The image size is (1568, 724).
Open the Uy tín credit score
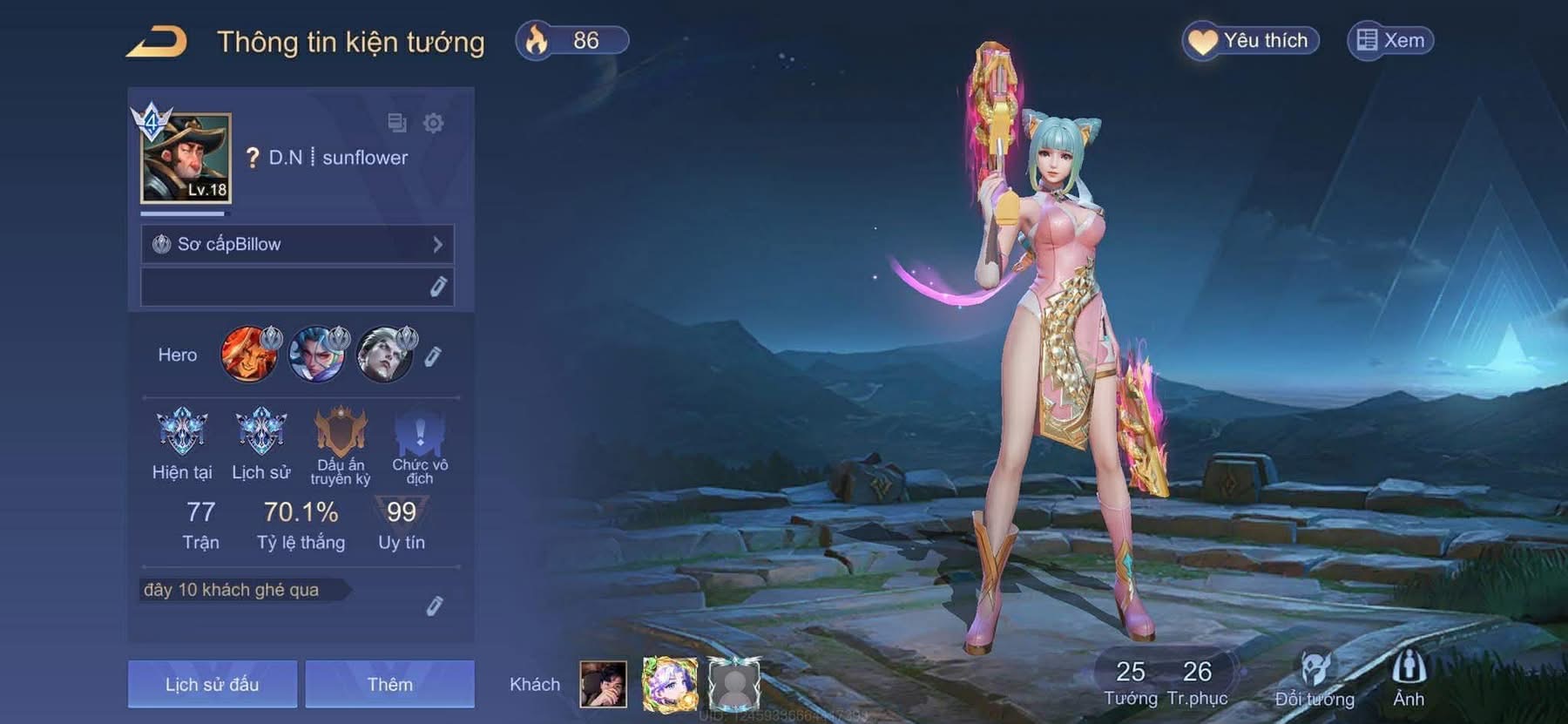pos(401,523)
